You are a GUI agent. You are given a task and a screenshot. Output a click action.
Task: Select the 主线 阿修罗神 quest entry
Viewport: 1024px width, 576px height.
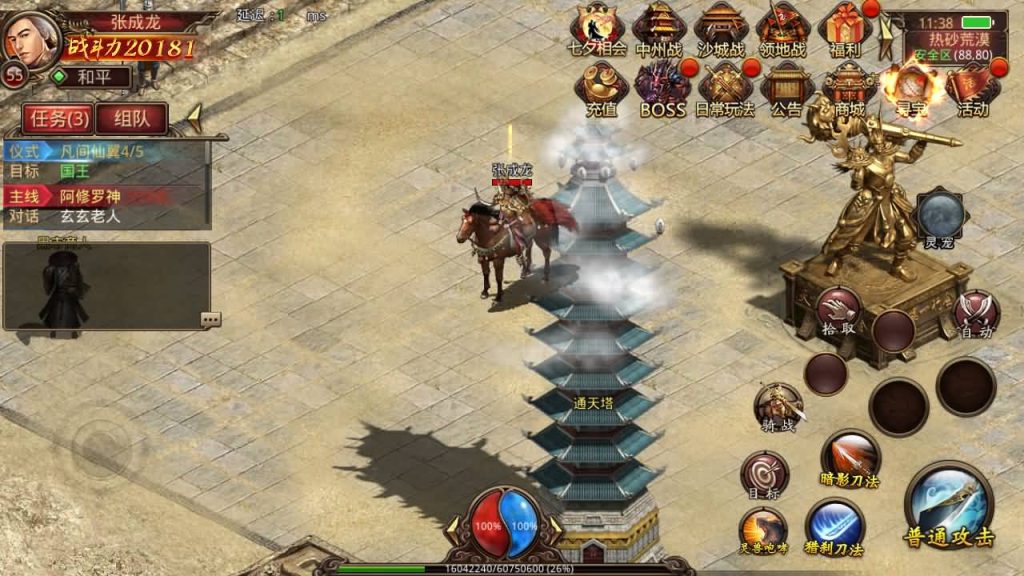click(x=106, y=196)
